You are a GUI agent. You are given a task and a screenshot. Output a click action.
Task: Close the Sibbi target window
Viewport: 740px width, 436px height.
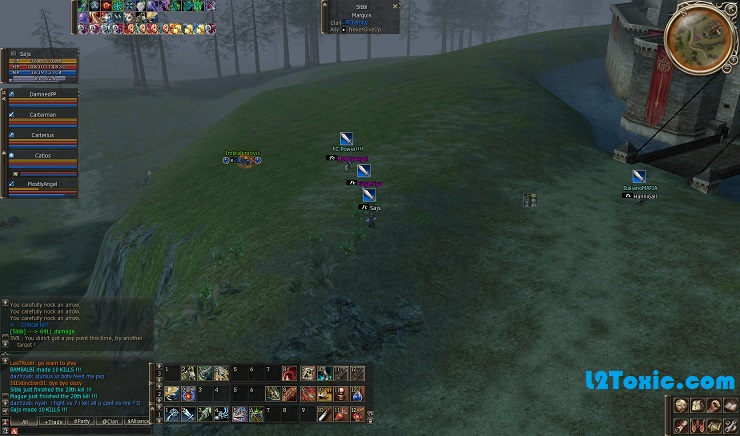tap(395, 6)
